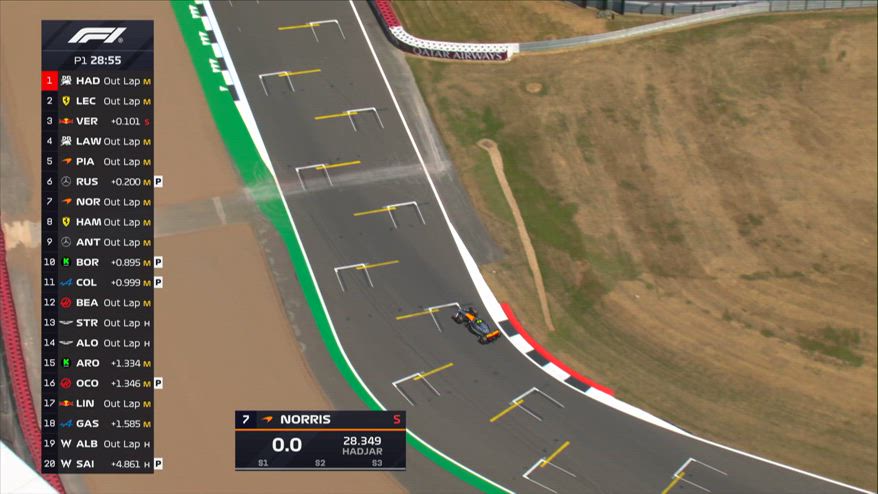878x494 pixels.
Task: Select the SAI row at the bottom
Action: tap(97, 464)
